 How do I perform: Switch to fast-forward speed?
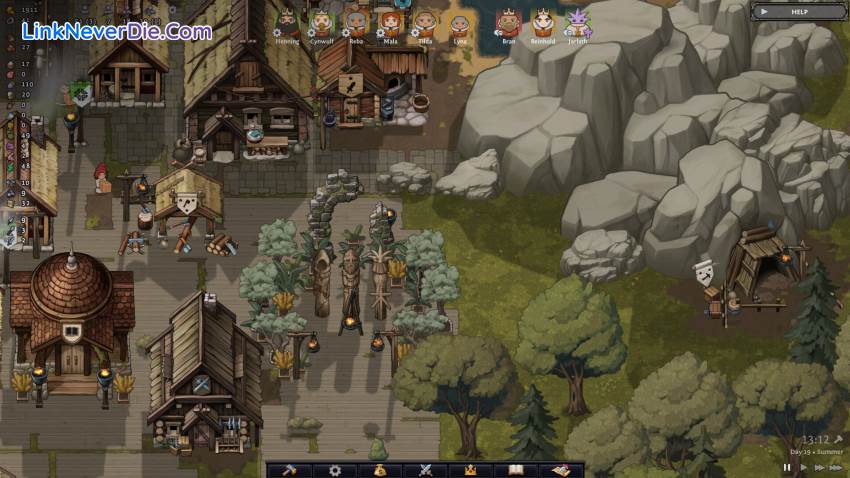point(820,467)
